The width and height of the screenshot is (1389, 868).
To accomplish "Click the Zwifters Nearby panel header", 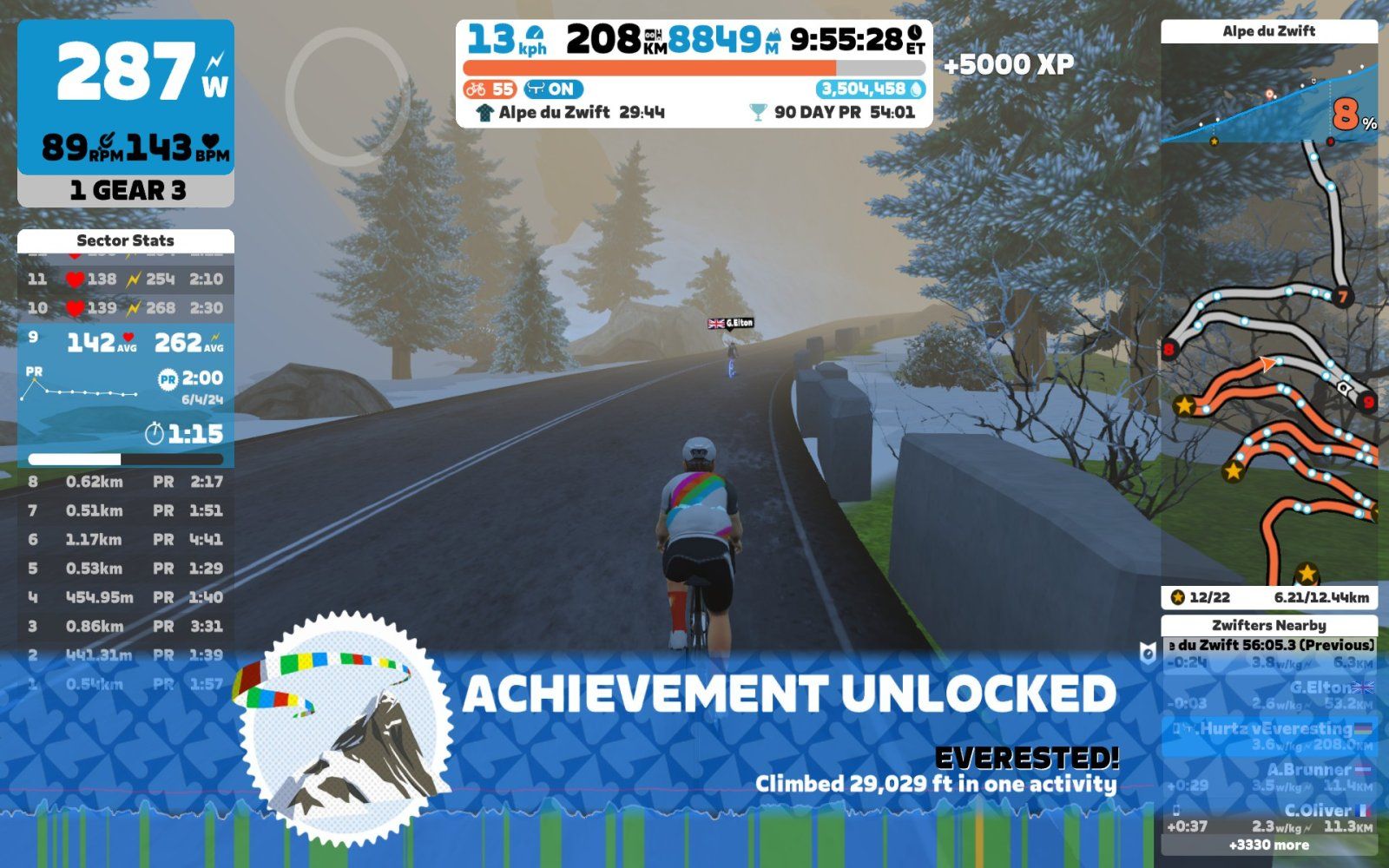I will pos(1269,625).
